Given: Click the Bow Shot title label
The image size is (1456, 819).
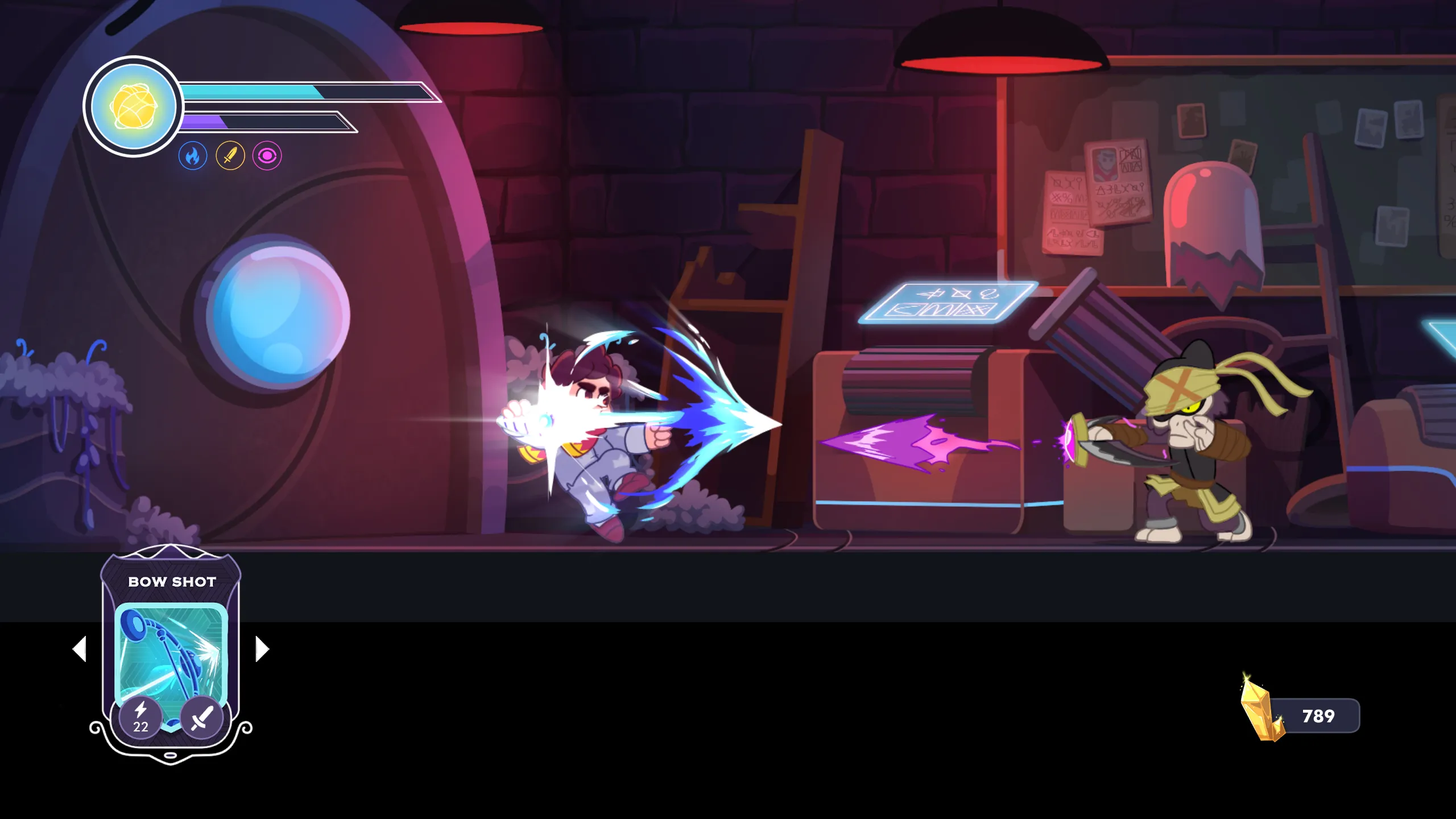Looking at the screenshot, I should [171, 581].
